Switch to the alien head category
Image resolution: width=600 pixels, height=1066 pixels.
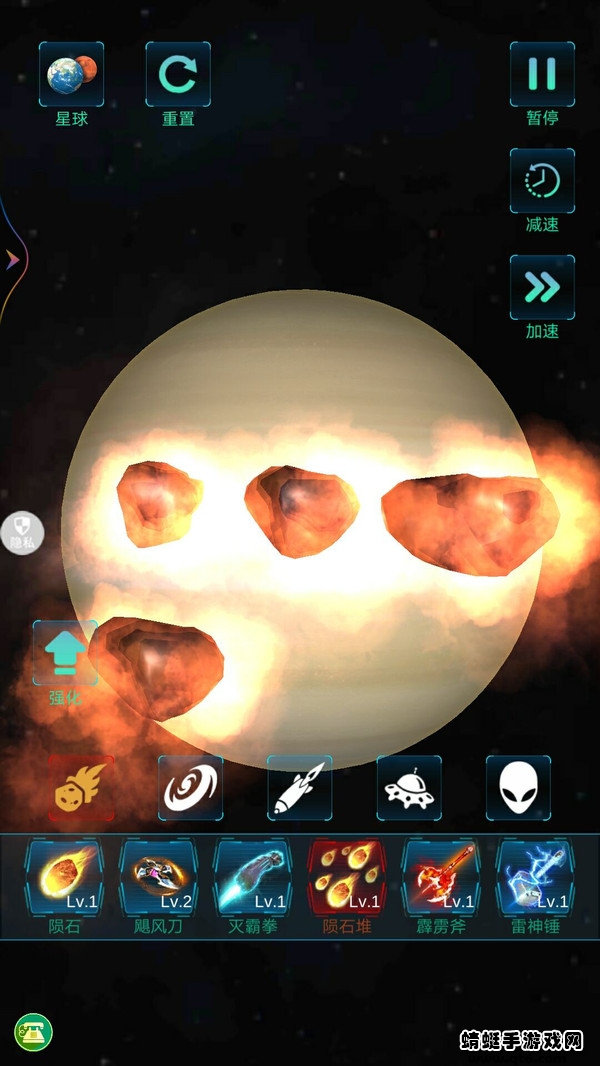[x=518, y=788]
